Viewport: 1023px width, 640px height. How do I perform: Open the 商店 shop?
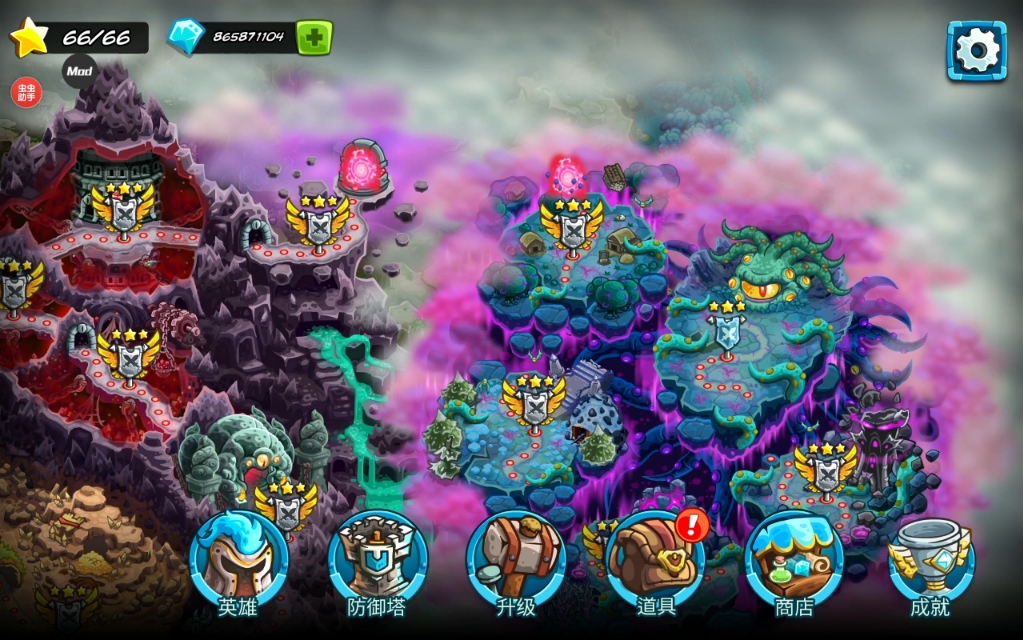(794, 562)
